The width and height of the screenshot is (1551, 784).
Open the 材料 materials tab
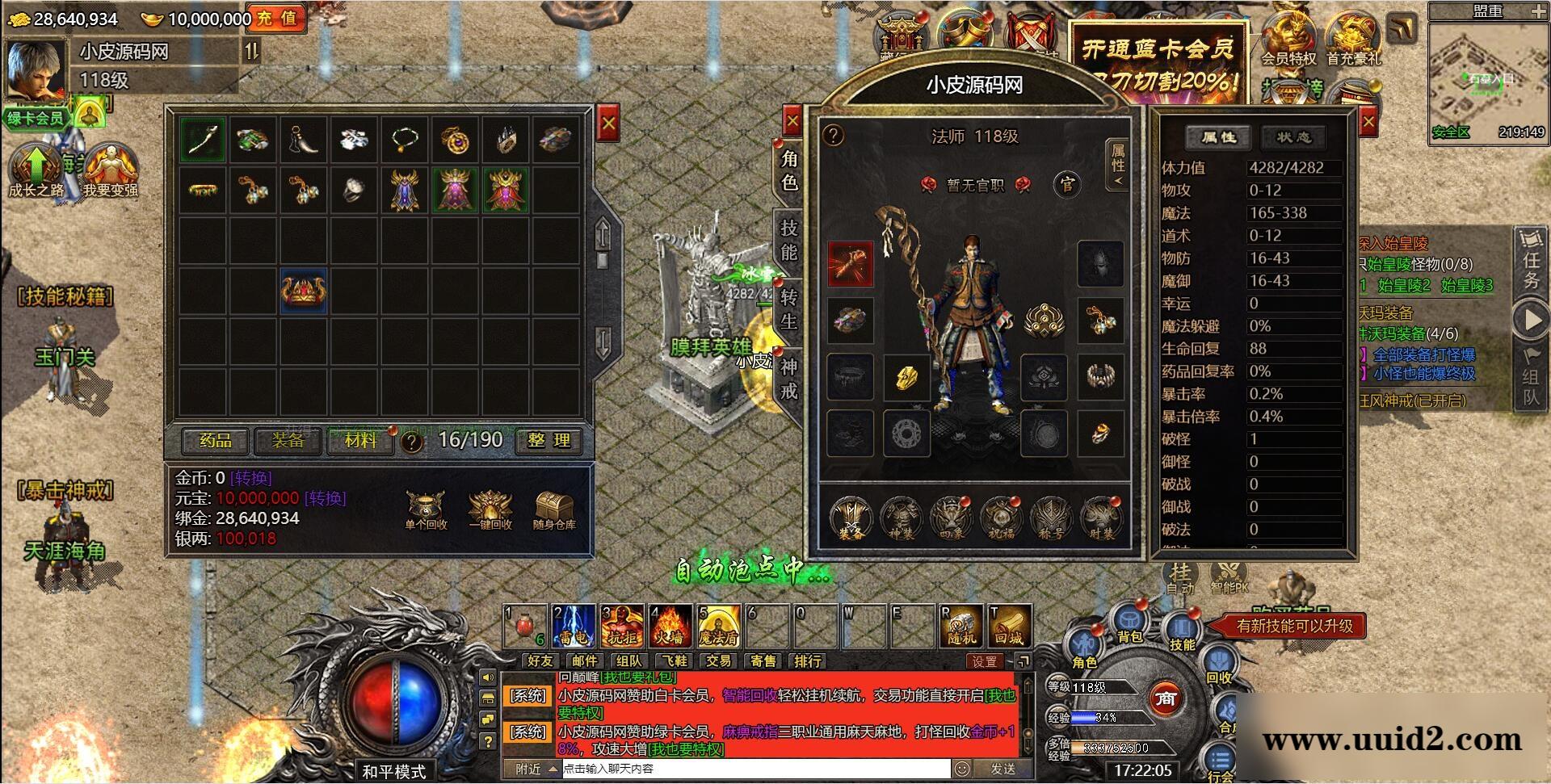360,440
